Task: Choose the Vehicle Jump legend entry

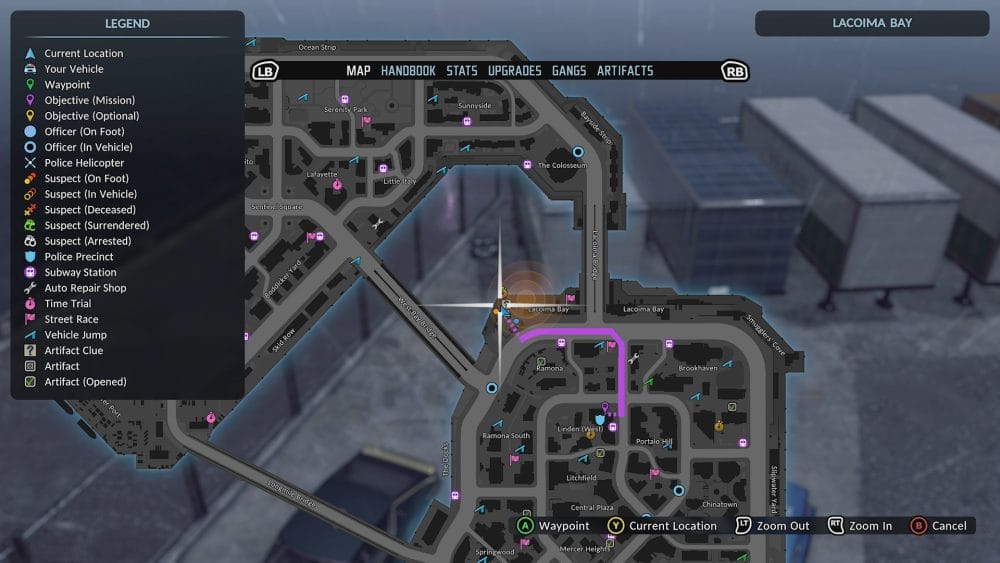Action: (x=75, y=335)
